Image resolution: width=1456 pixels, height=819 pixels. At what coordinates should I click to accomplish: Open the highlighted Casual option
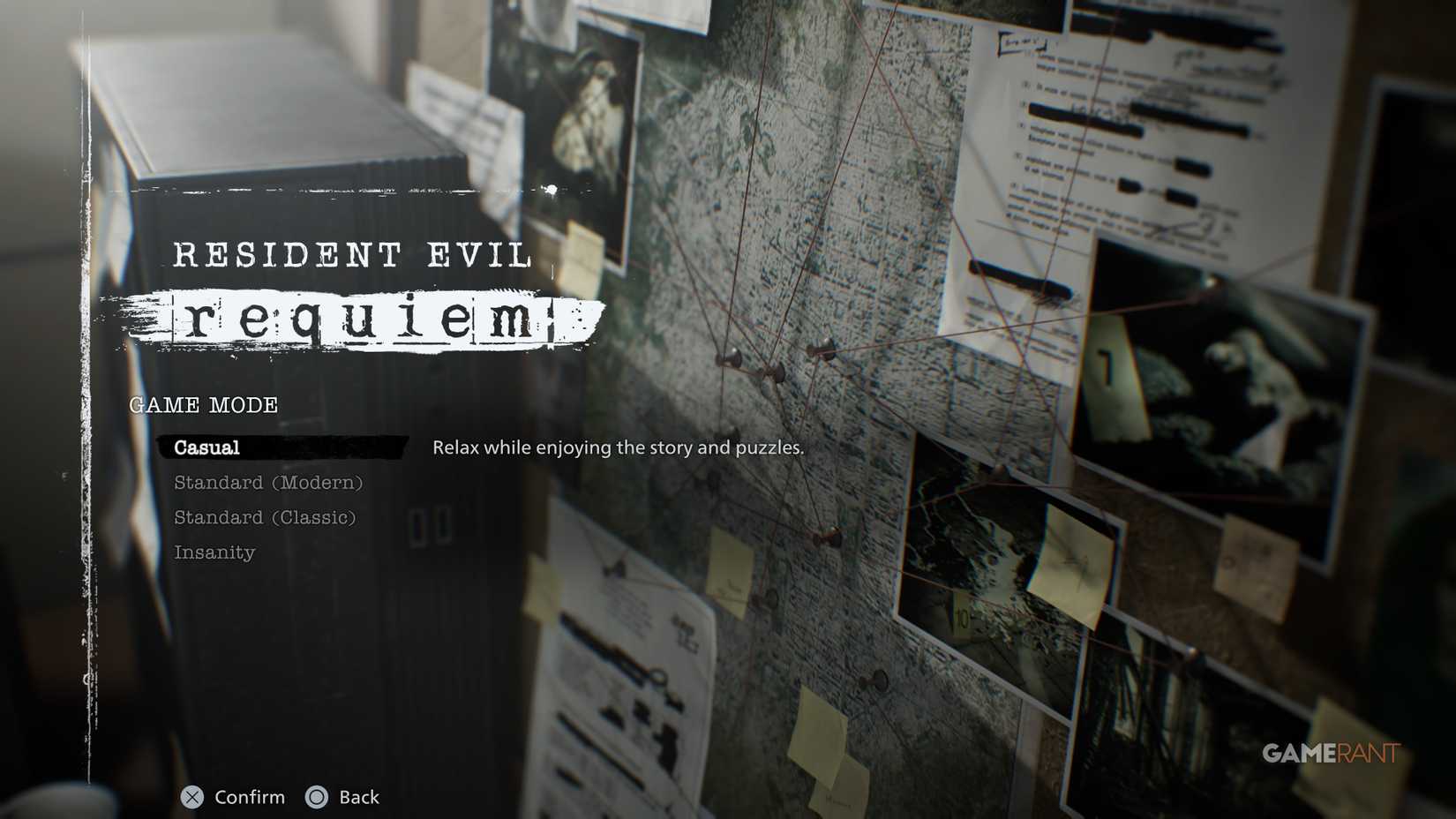coord(205,447)
